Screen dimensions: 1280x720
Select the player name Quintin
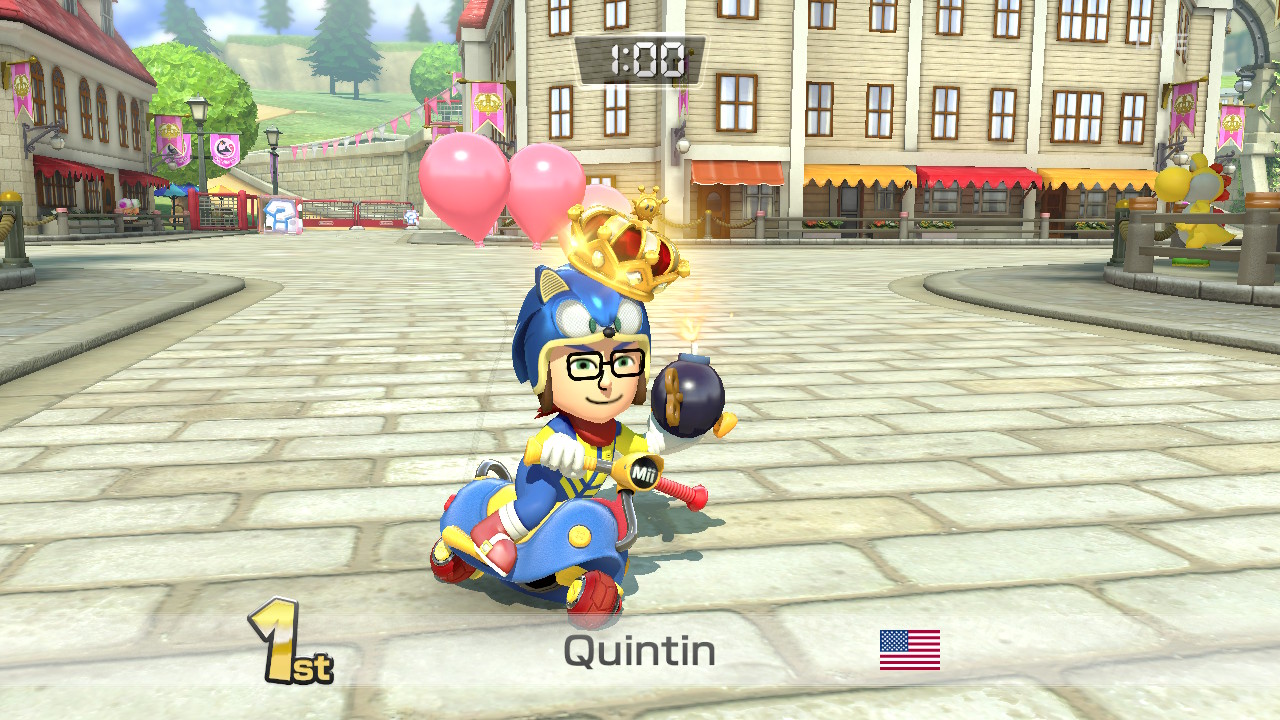point(640,652)
